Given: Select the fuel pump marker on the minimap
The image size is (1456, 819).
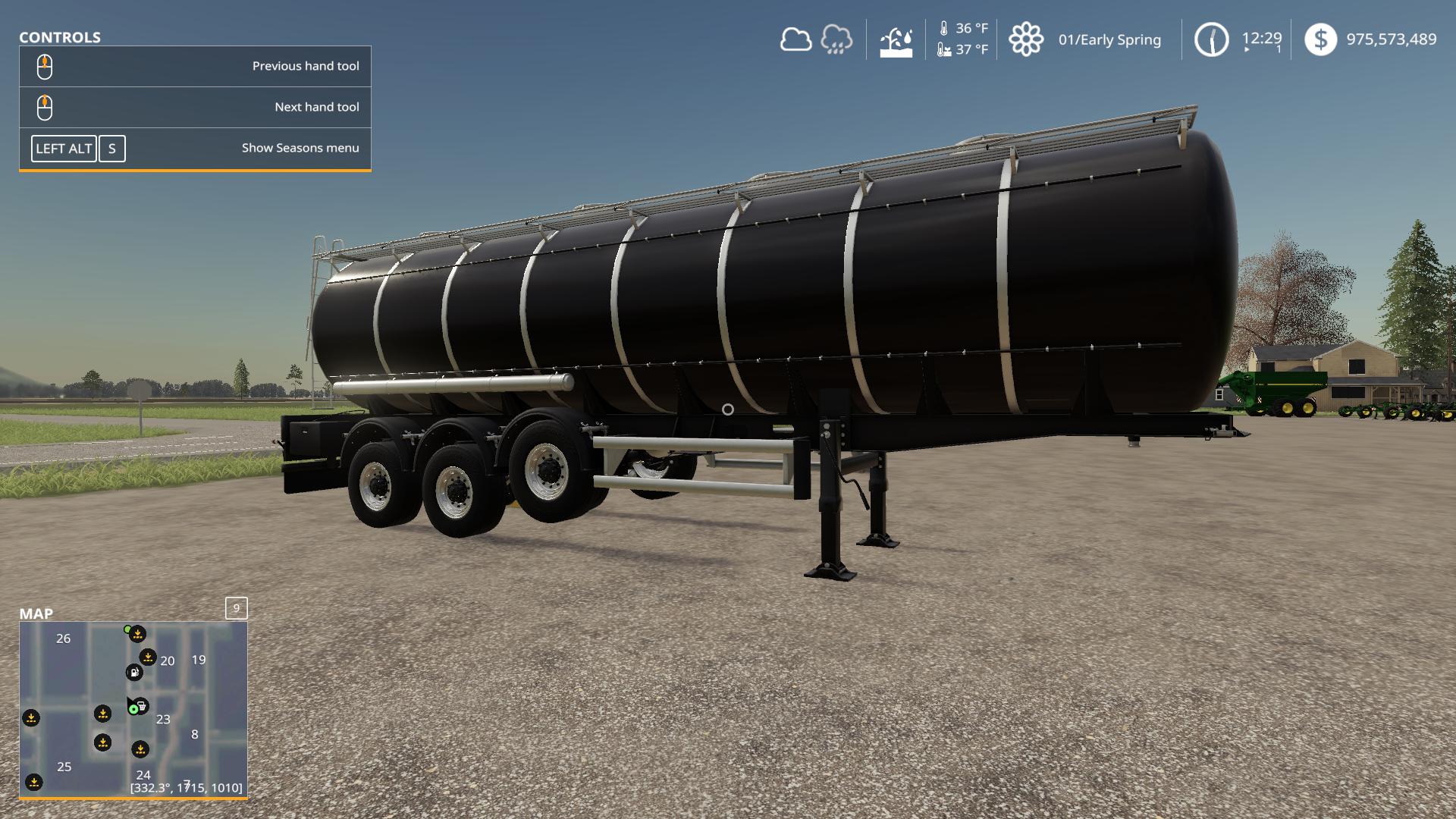Looking at the screenshot, I should point(133,672).
